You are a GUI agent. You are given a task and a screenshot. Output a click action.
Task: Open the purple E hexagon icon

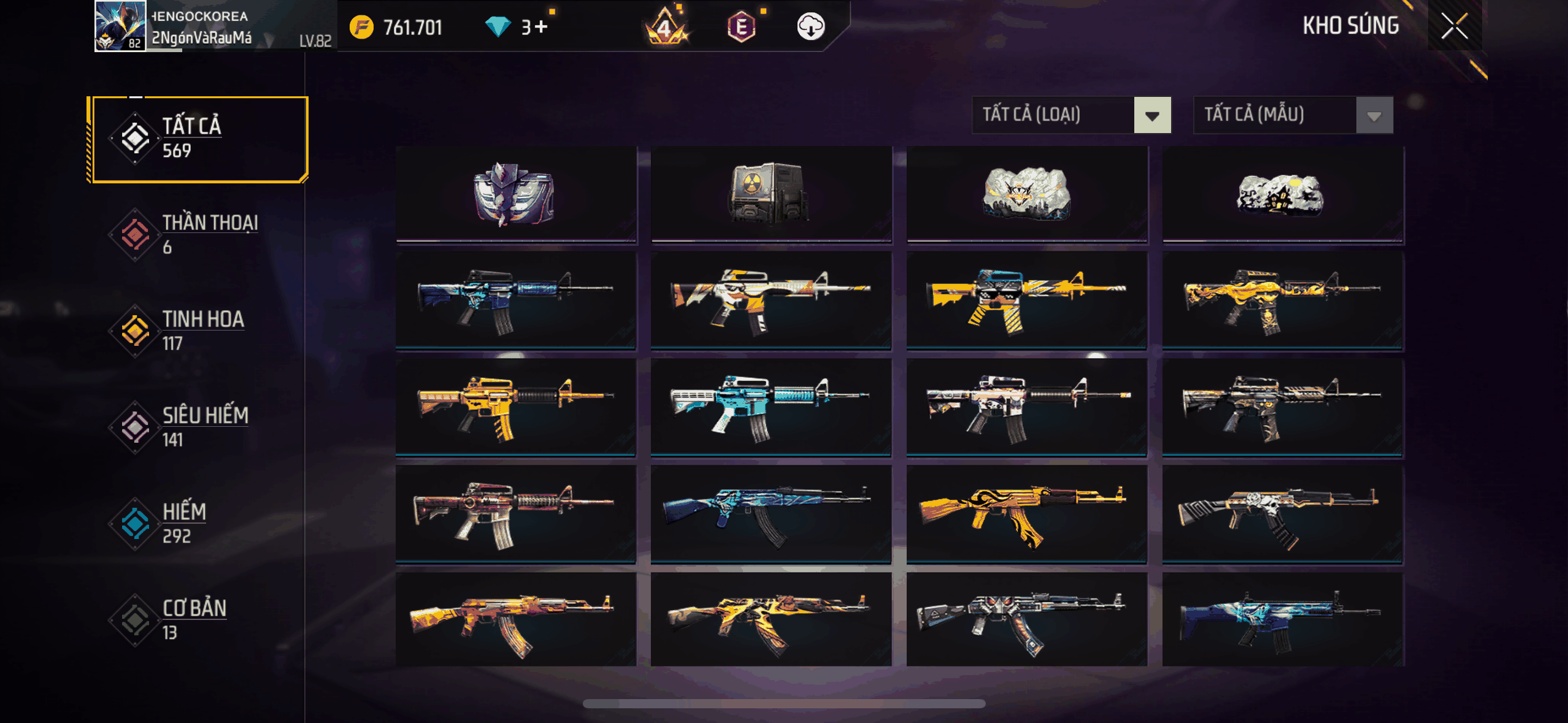coord(741,27)
